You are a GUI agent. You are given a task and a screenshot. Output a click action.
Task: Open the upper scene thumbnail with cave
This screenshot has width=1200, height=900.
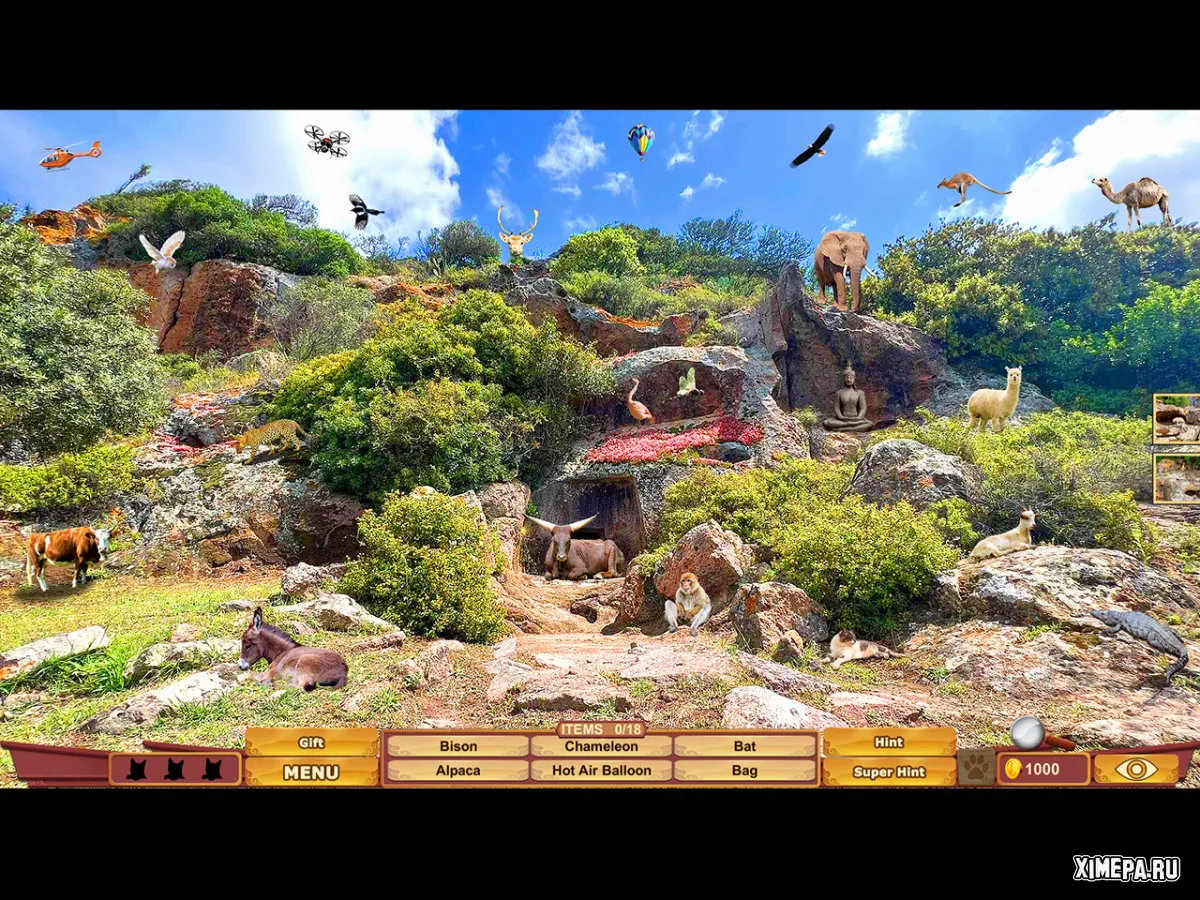1175,418
